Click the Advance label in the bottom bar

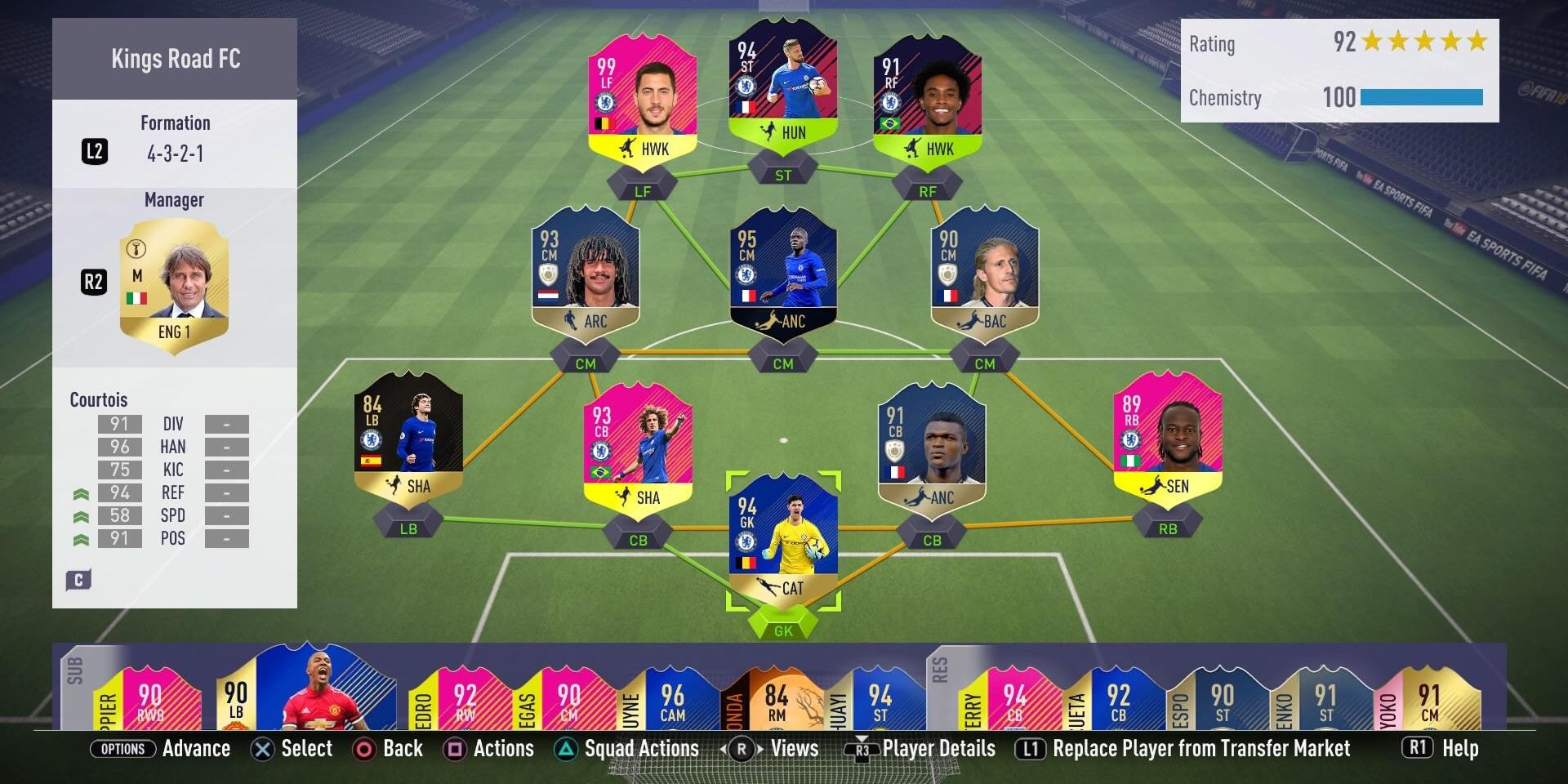click(x=196, y=748)
